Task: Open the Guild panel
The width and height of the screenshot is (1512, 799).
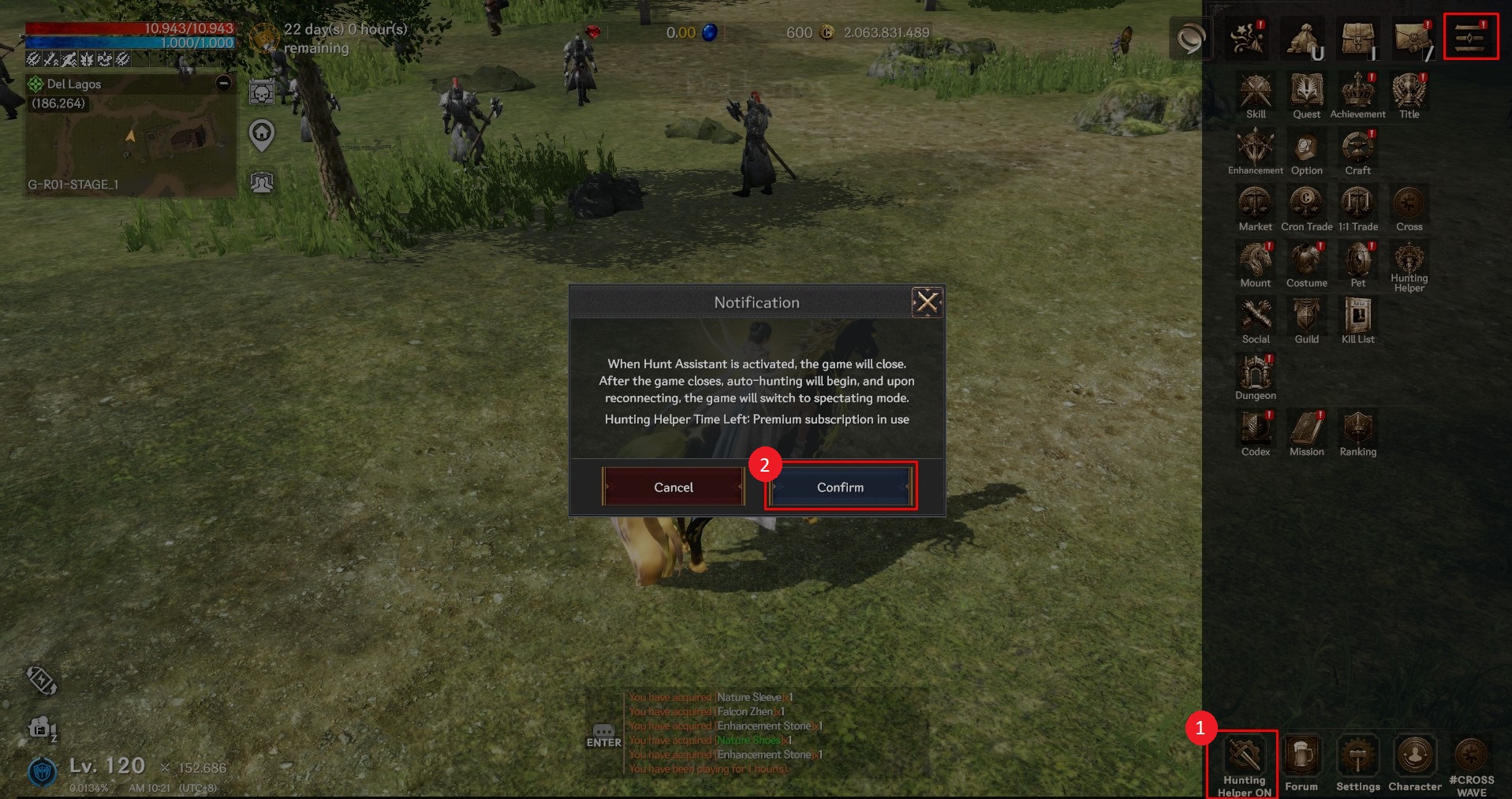Action: pos(1306,319)
